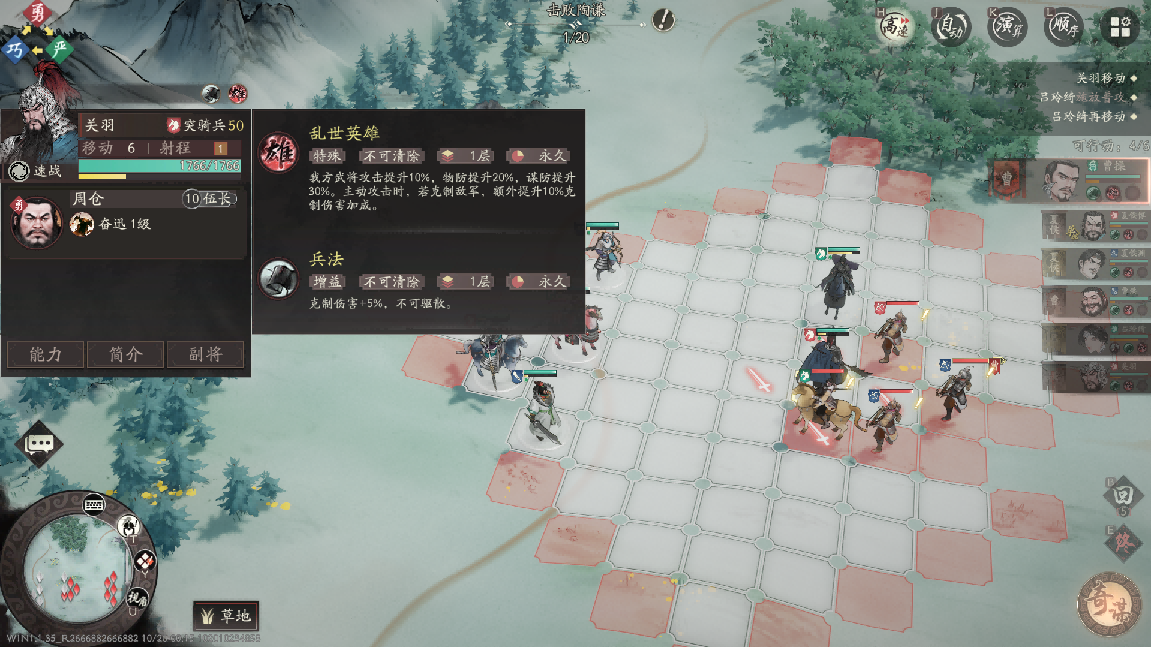Show the 副将 (deputy general) tab
This screenshot has width=1151, height=647.
click(204, 354)
